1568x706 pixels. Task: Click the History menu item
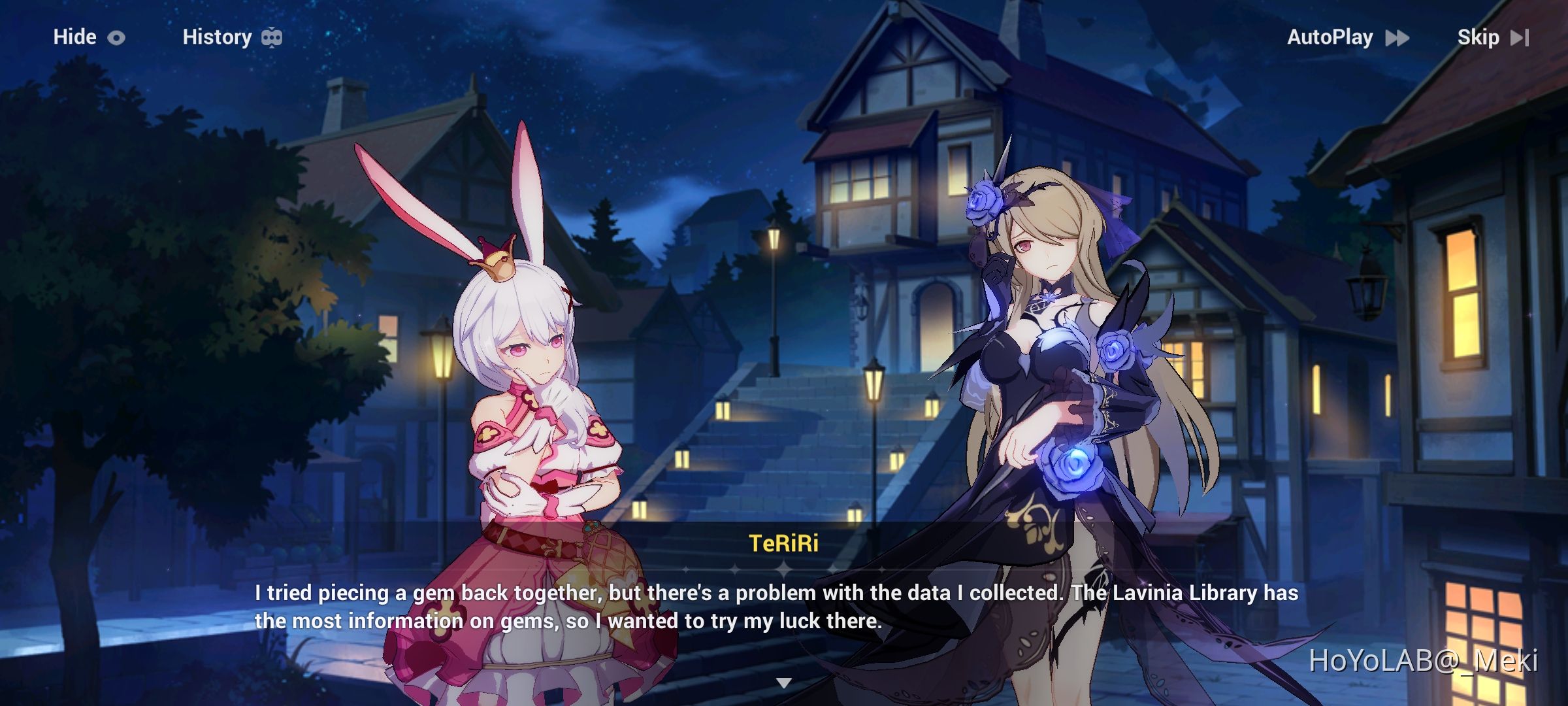217,37
